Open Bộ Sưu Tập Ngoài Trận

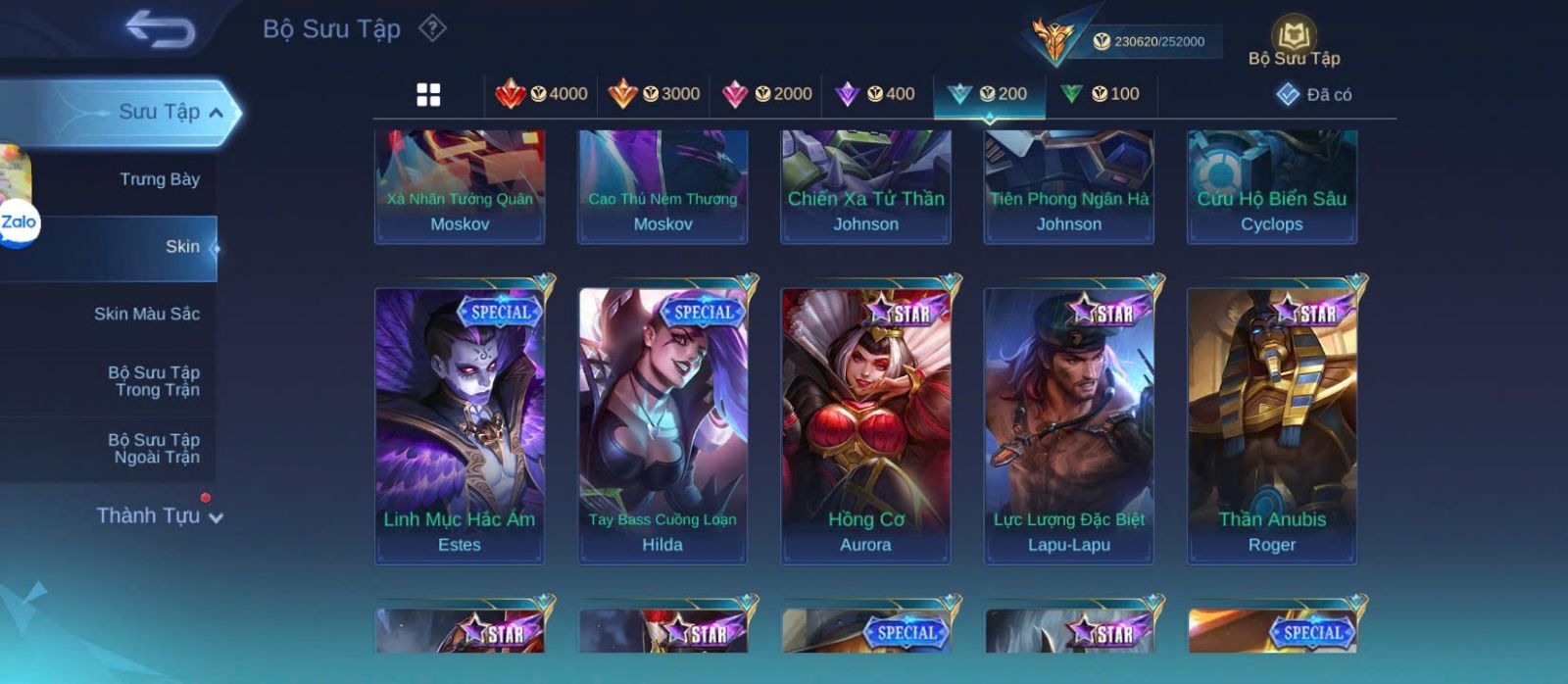154,449
